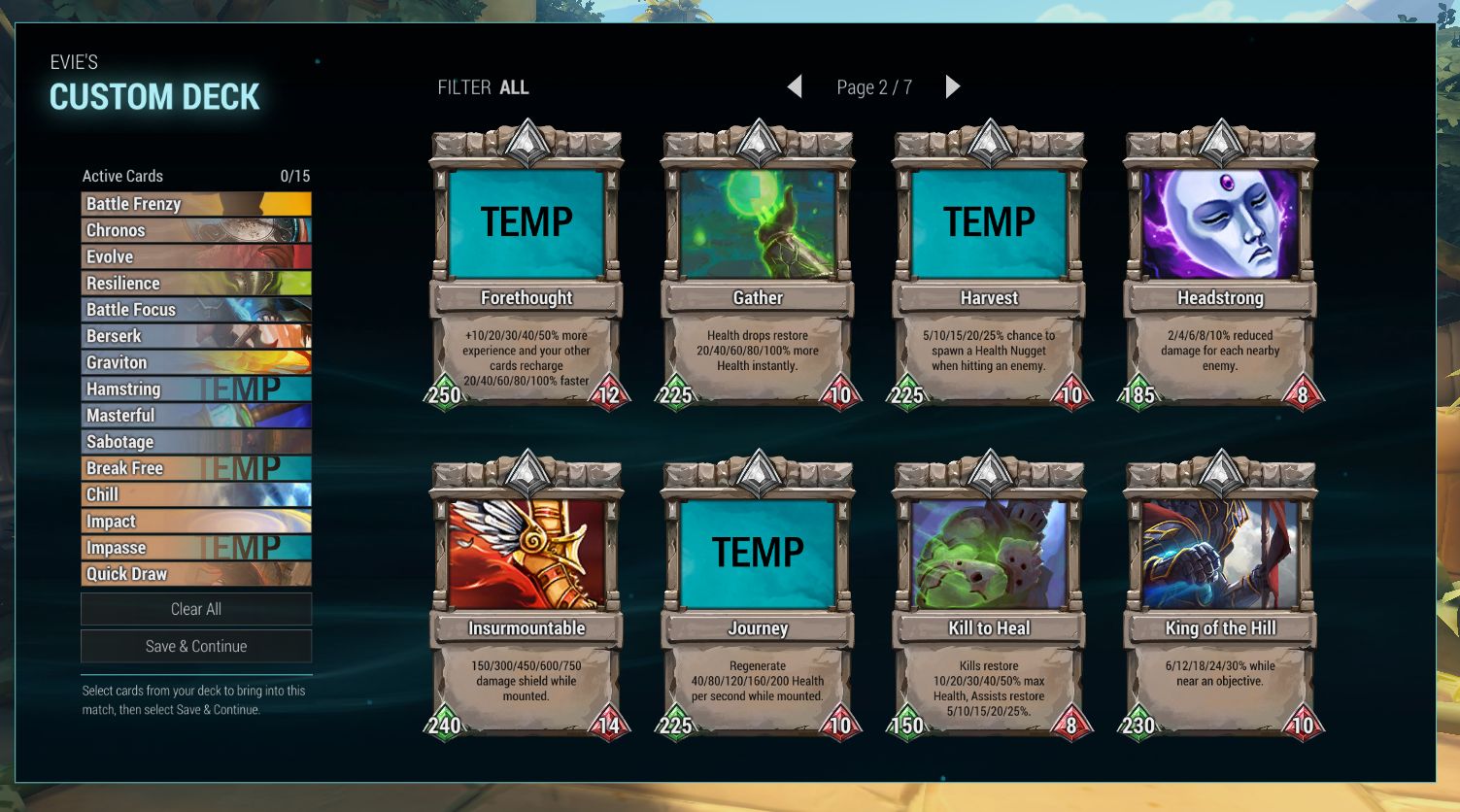Screen dimensions: 1460x812
Task: Go to the next card page
Action: (952, 87)
